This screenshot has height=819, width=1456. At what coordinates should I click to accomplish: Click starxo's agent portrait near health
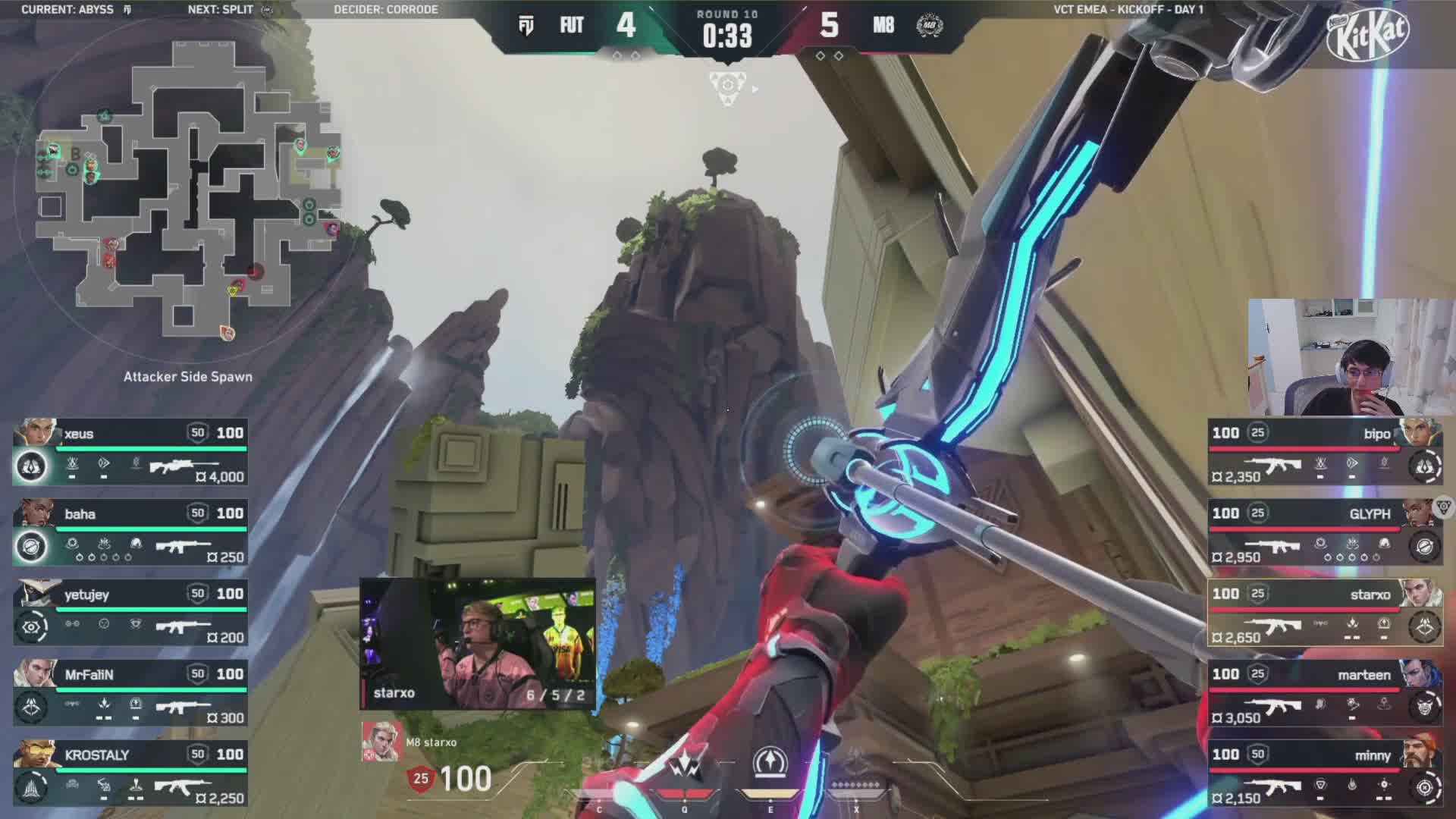381,742
